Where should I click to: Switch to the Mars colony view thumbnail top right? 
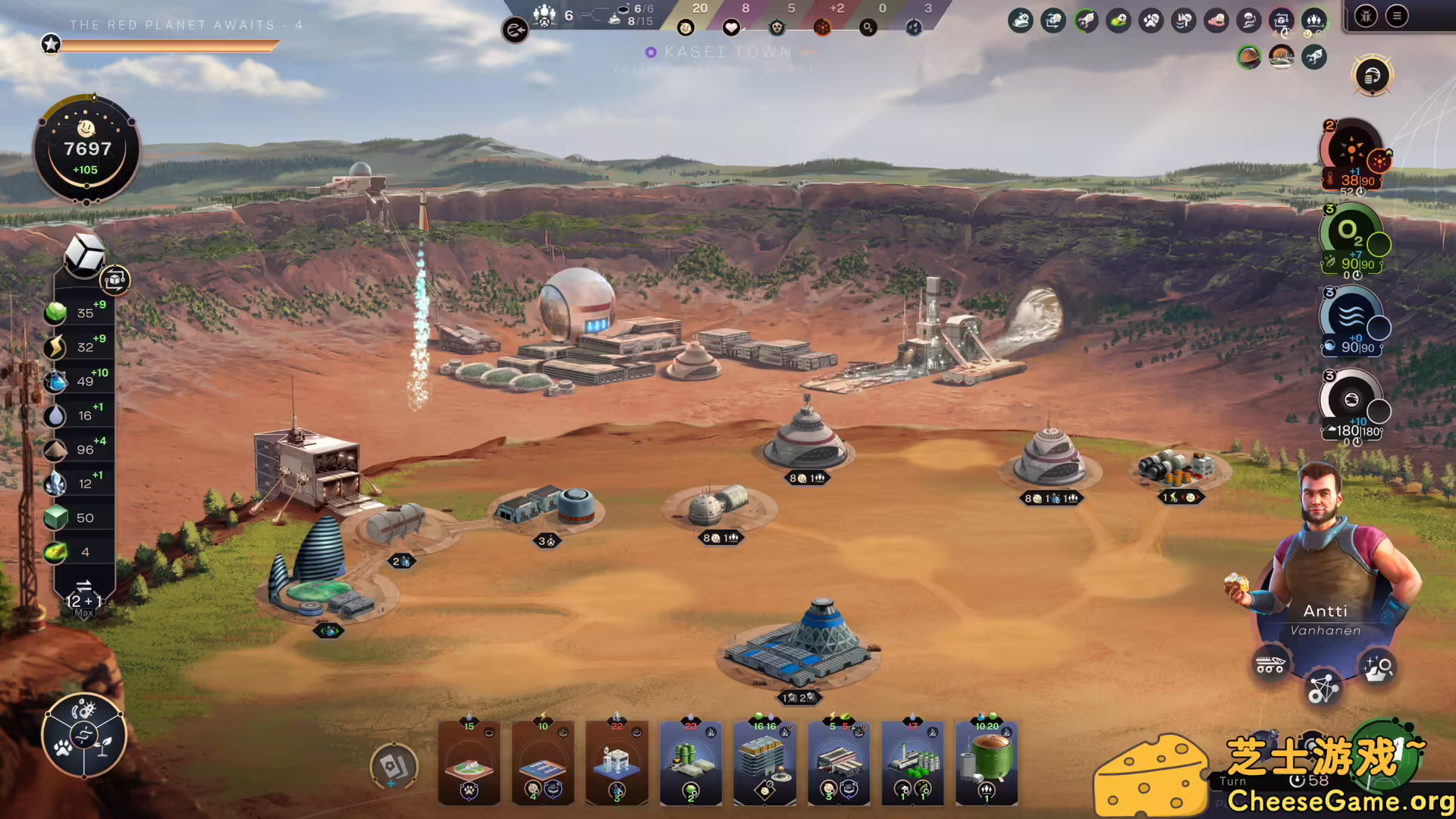(1281, 57)
